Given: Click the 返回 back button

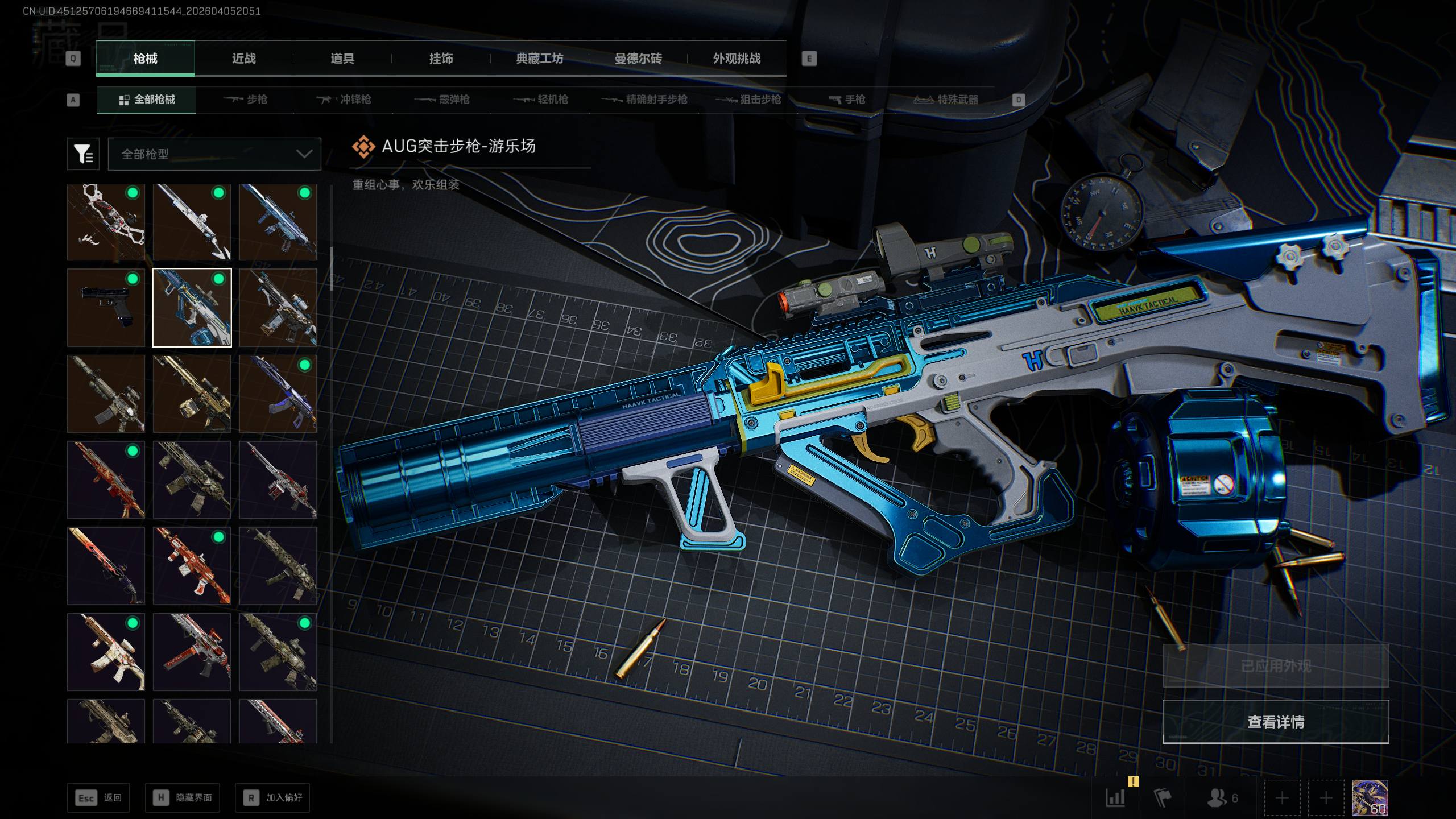Looking at the screenshot, I should click(x=98, y=798).
